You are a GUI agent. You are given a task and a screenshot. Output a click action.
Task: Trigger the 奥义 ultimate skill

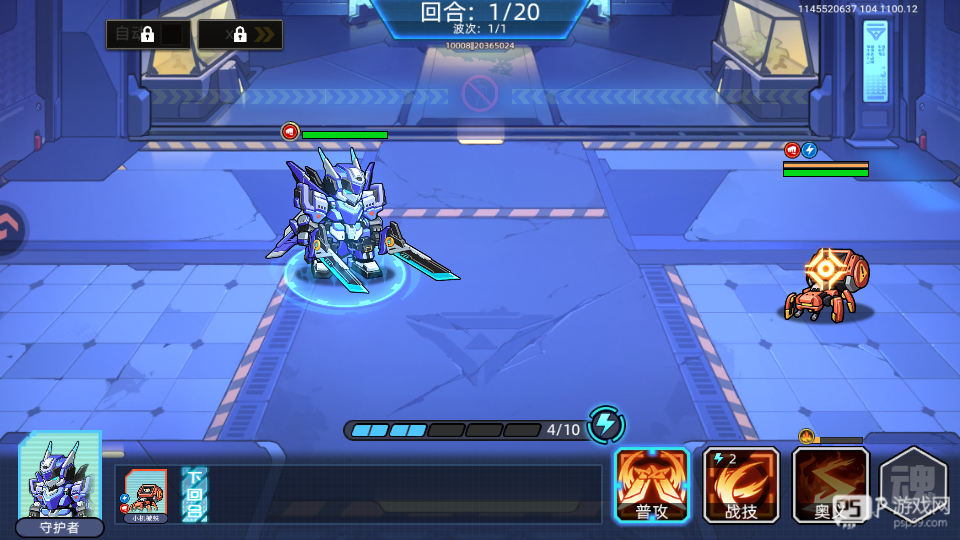(830, 484)
